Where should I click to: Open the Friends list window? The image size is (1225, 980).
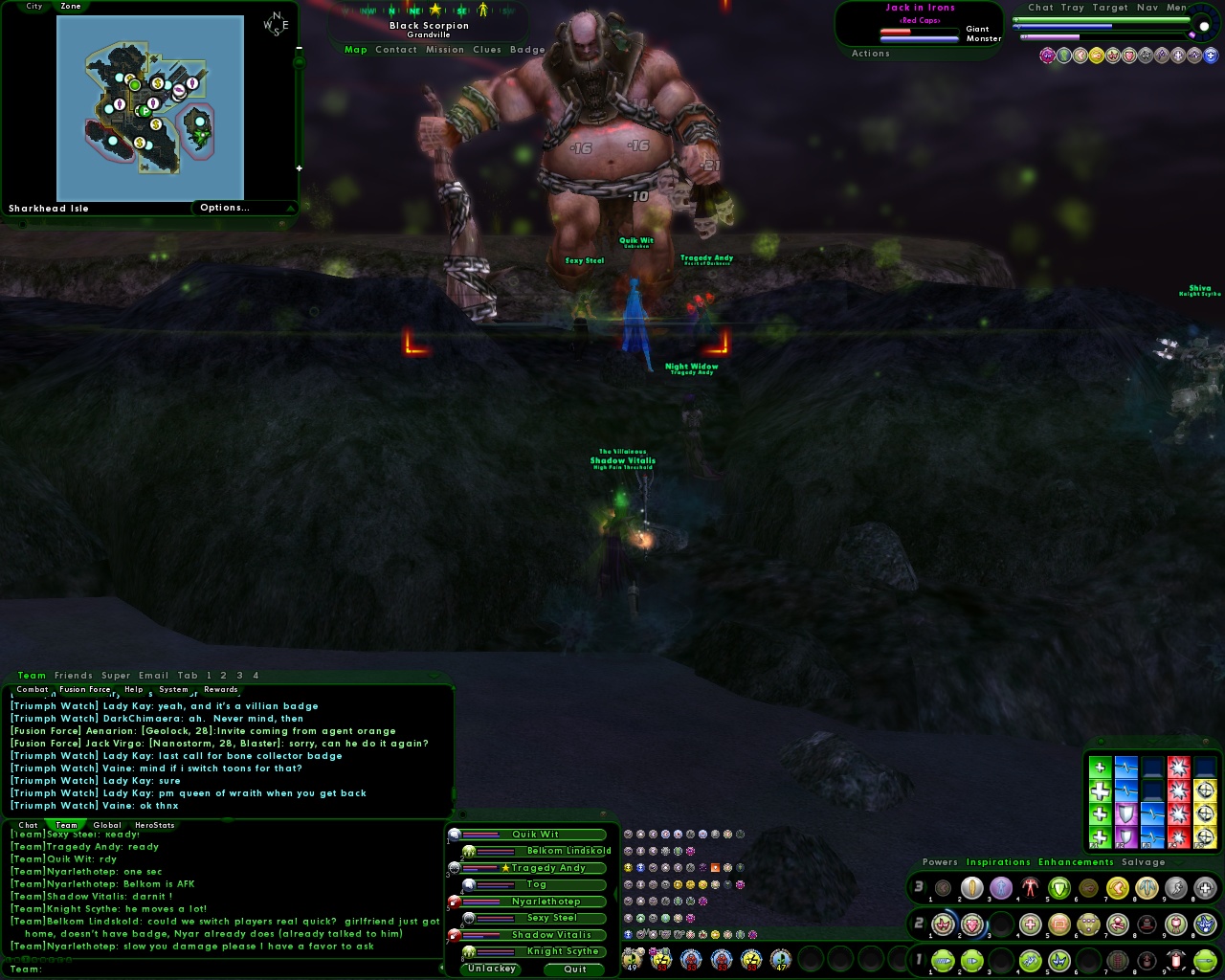(x=74, y=676)
